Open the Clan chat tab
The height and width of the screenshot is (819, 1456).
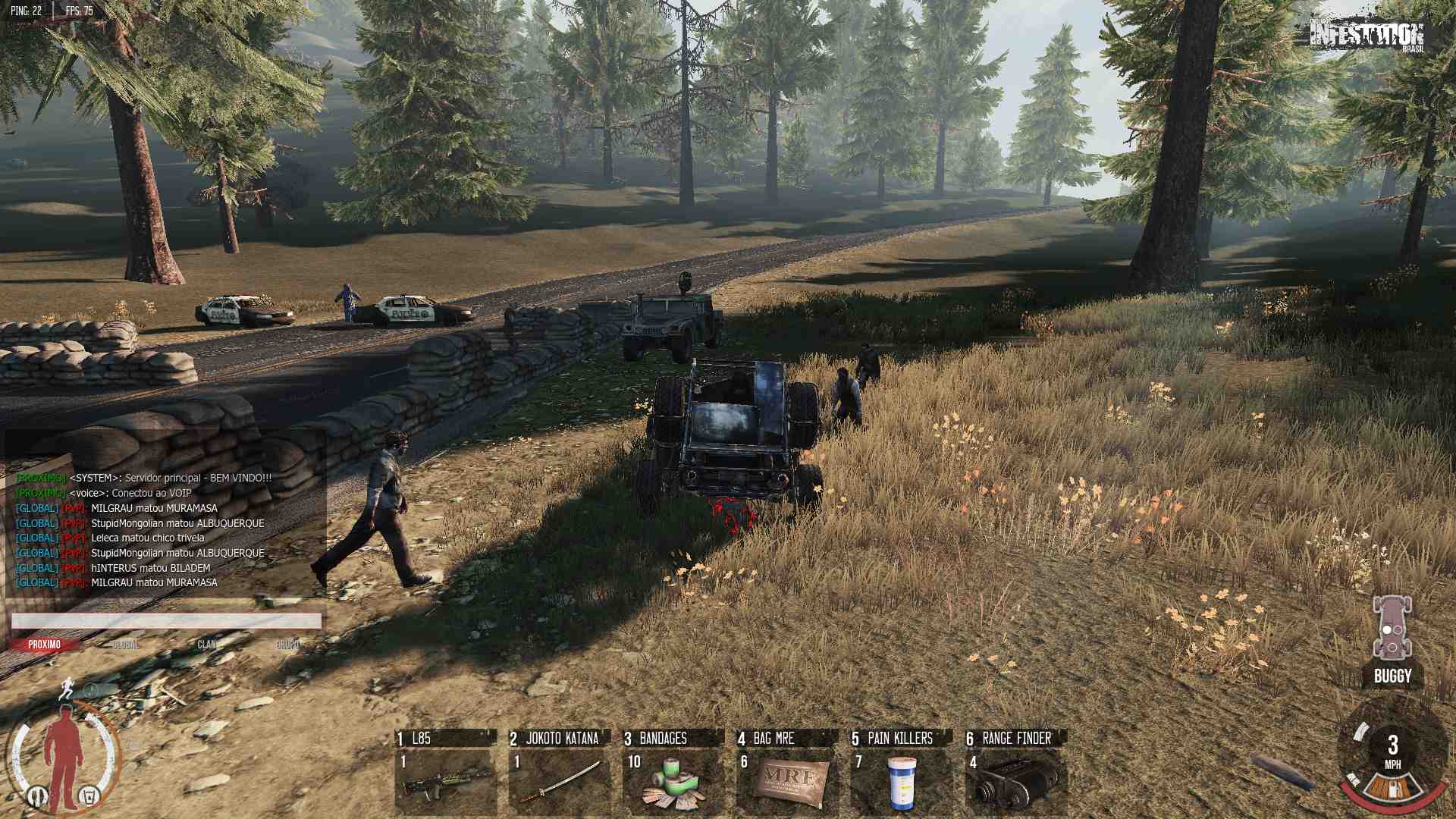(207, 645)
